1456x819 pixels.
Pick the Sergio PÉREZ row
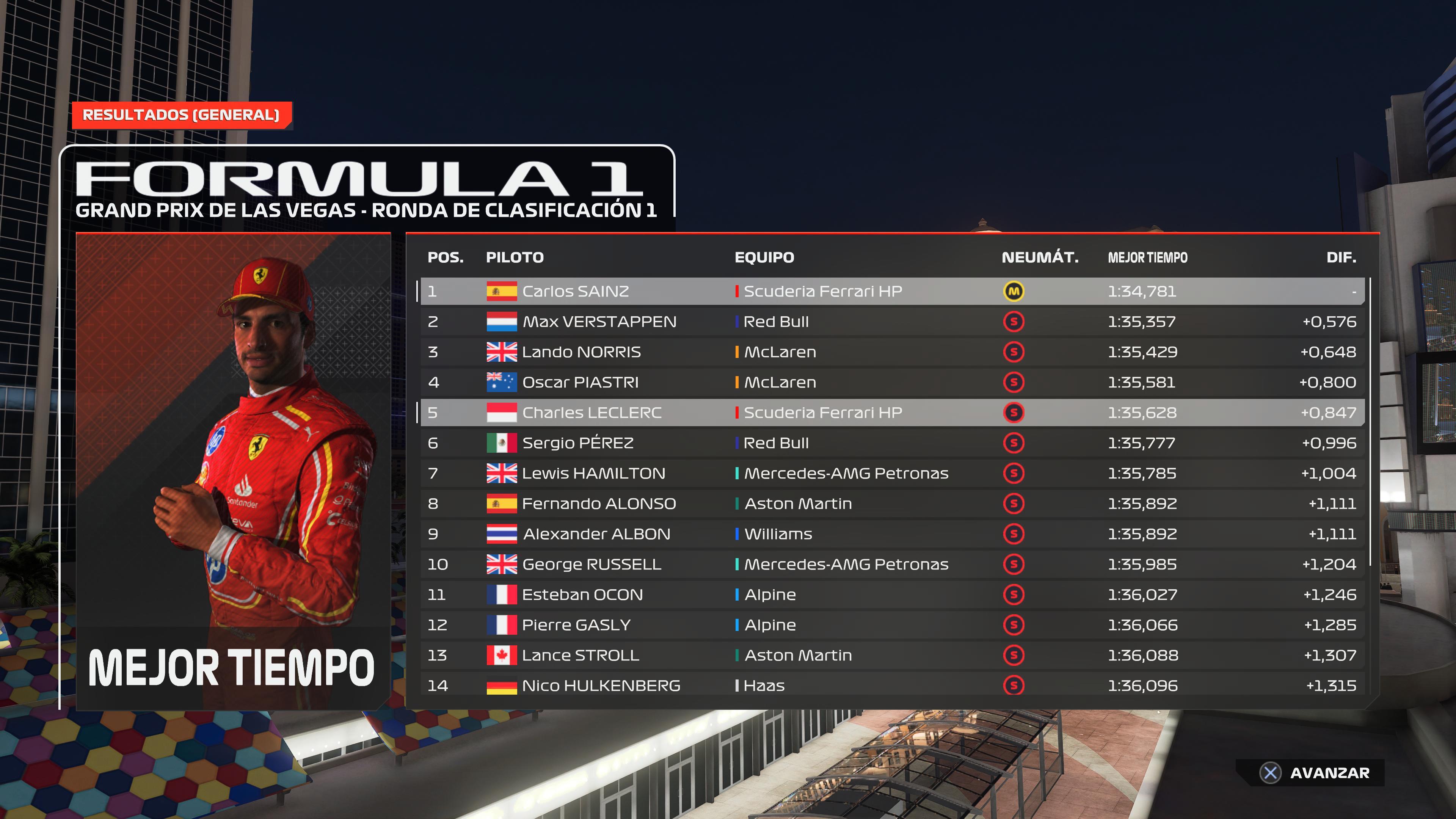coord(892,443)
